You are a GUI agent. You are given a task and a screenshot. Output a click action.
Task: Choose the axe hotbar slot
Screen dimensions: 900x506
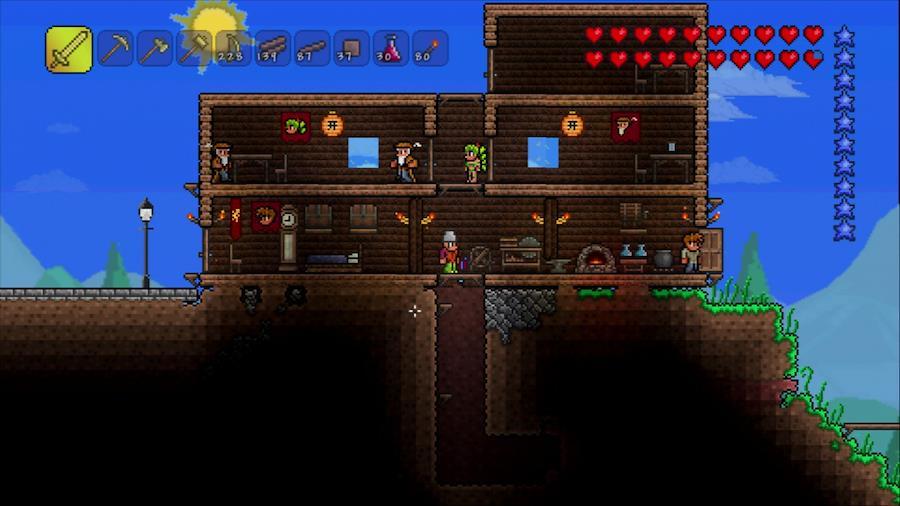coord(155,48)
